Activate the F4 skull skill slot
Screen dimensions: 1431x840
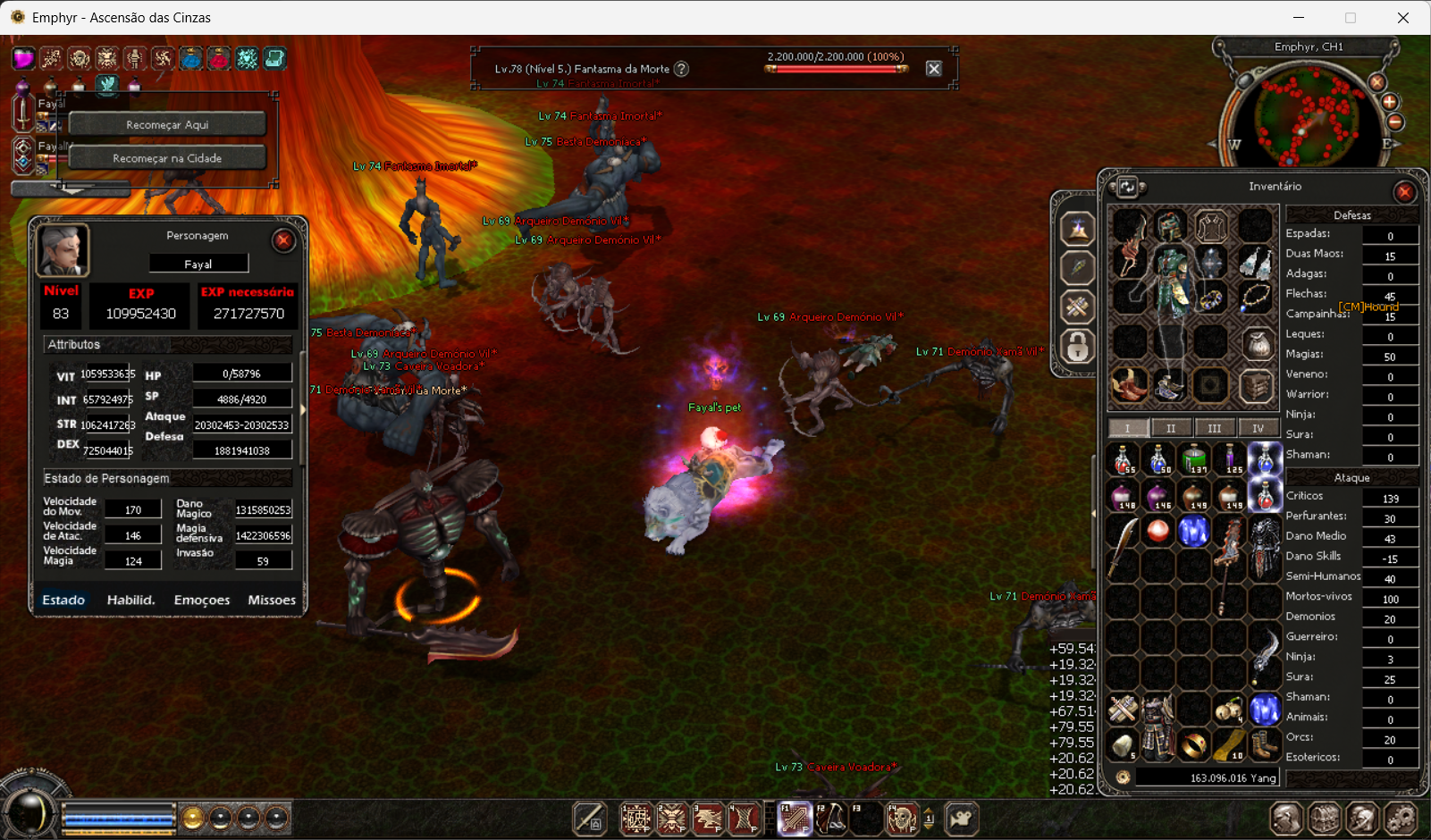tap(902, 818)
